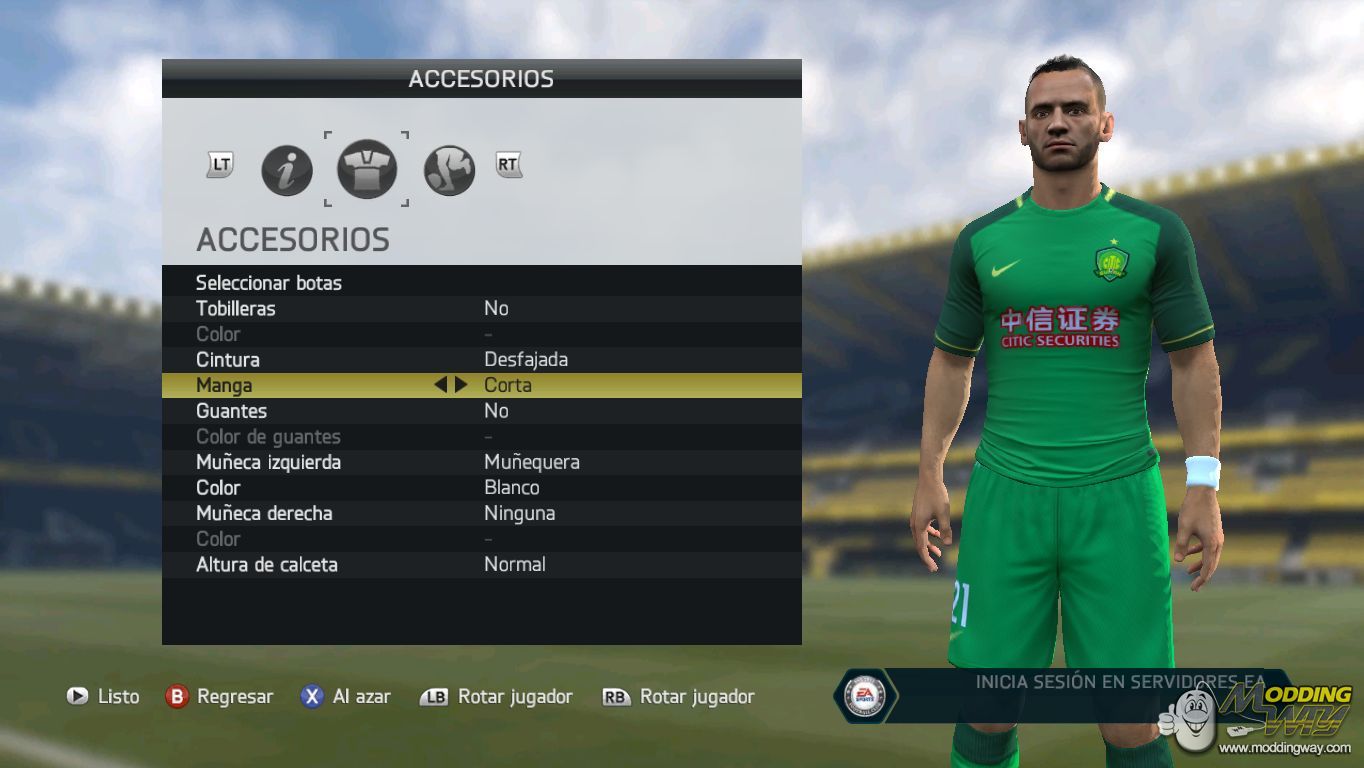
Task: Click the right arrow on Manga
Action: [461, 385]
